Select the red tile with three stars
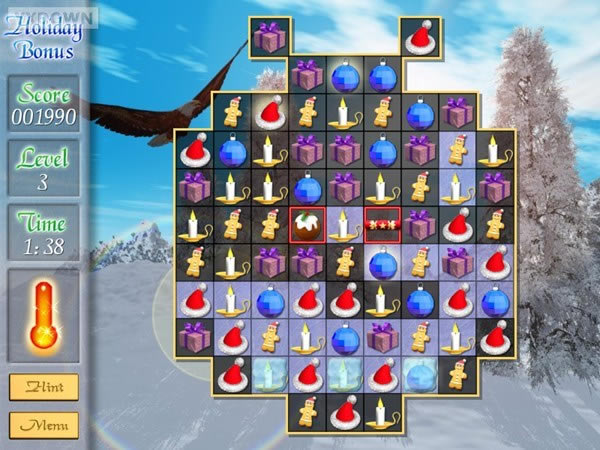 382,225
